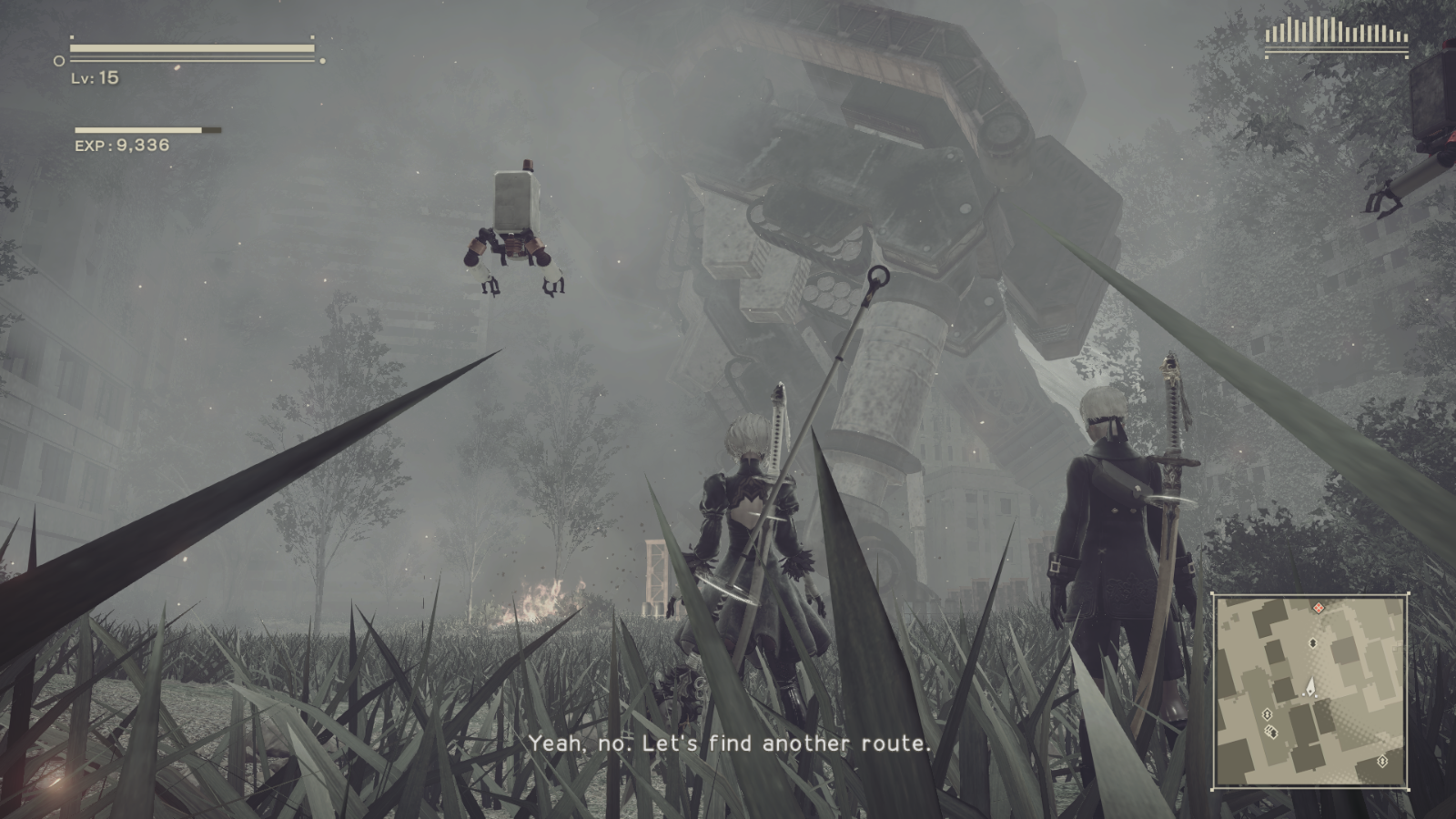Click the EXP: 9,336 counter text
Viewport: 1456px width, 819px height.
(121, 145)
